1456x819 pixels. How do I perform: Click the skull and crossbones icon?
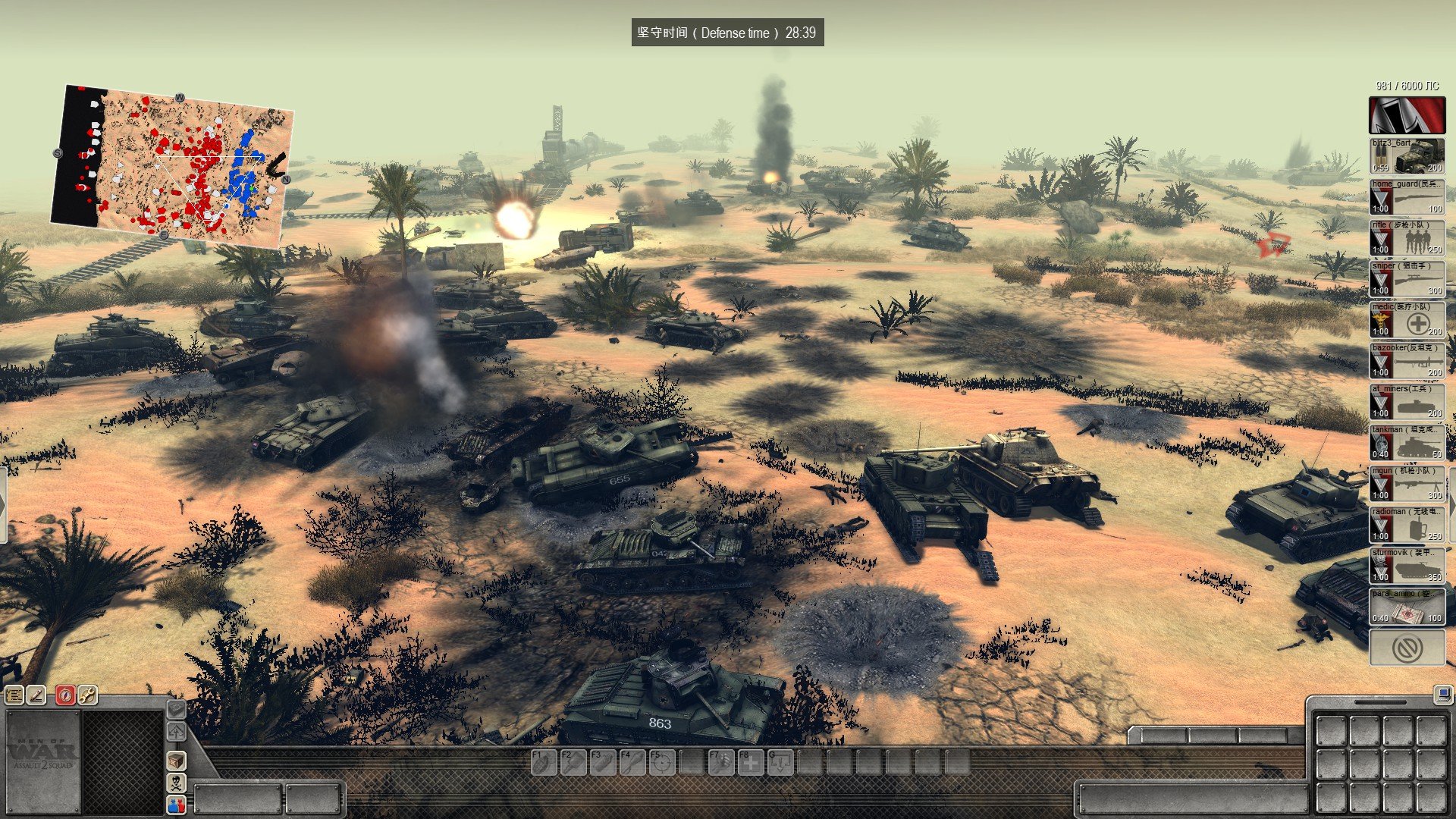click(x=176, y=783)
